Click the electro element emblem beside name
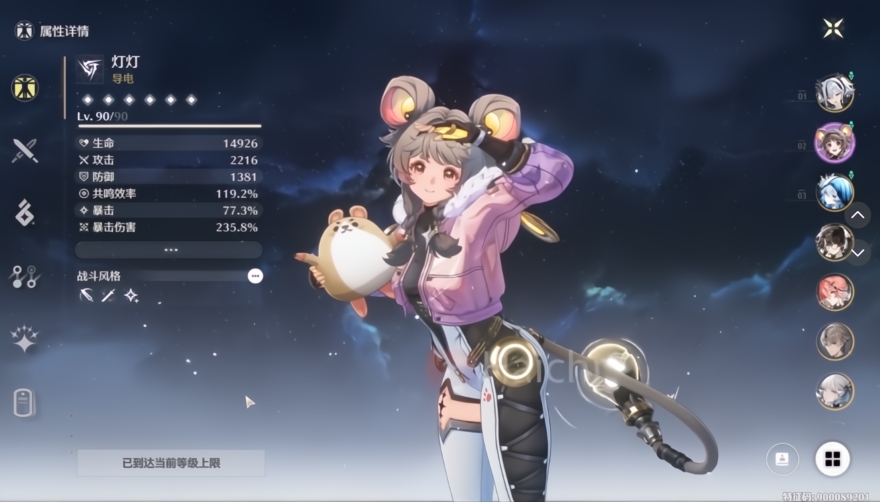 (90, 68)
